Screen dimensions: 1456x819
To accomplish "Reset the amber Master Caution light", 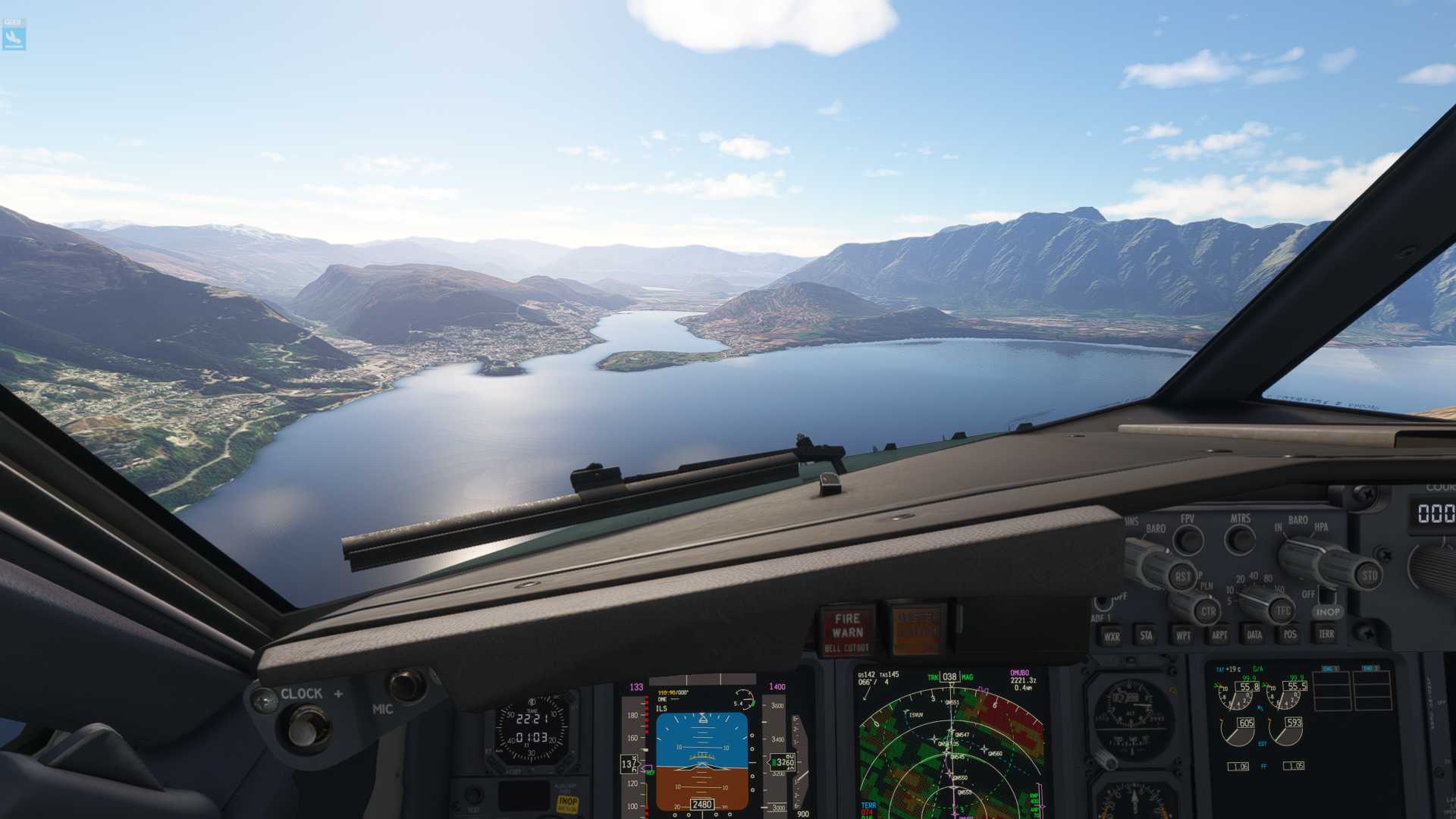I will (918, 629).
